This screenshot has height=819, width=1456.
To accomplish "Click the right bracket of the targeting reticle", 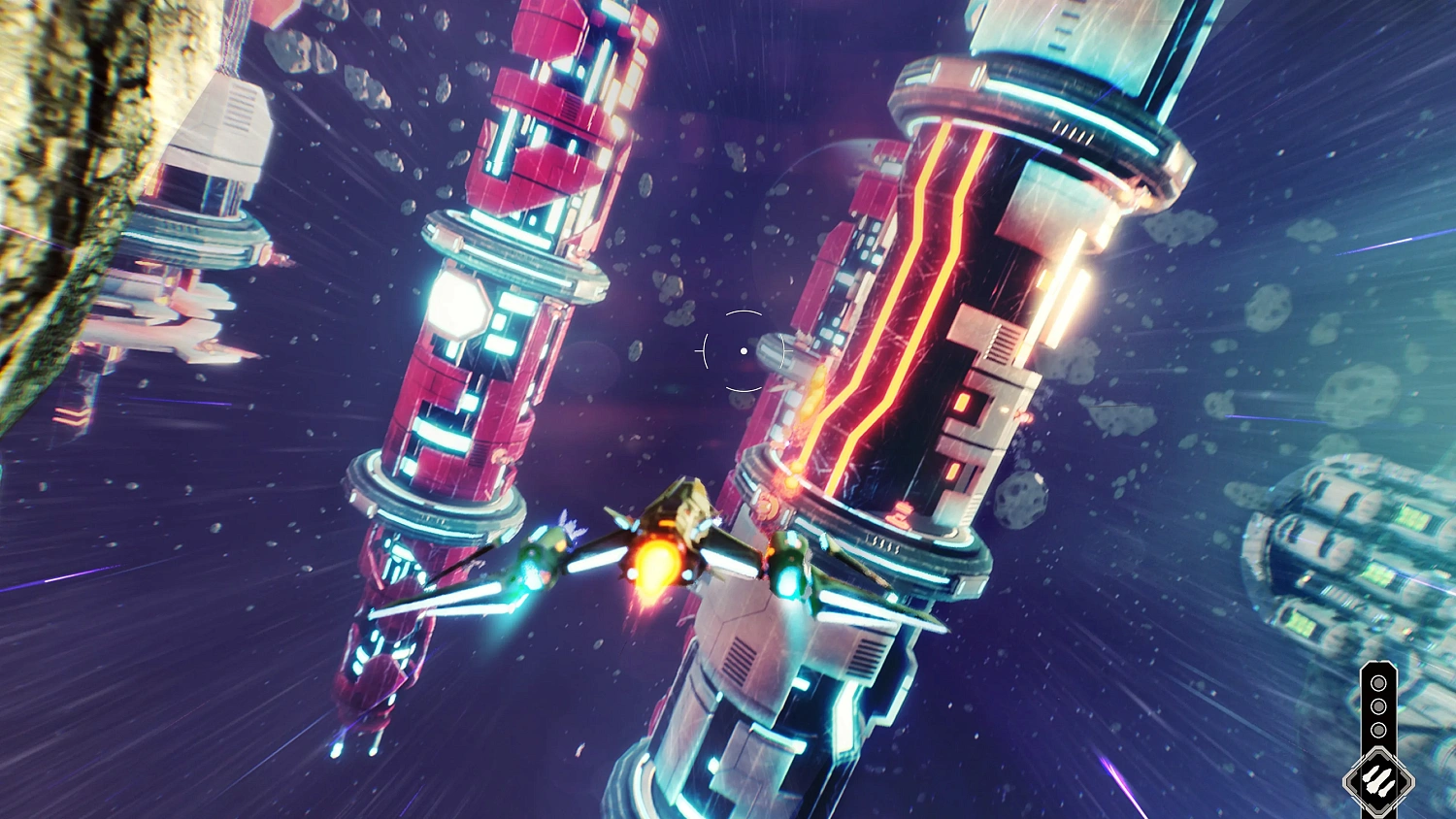I will [783, 351].
